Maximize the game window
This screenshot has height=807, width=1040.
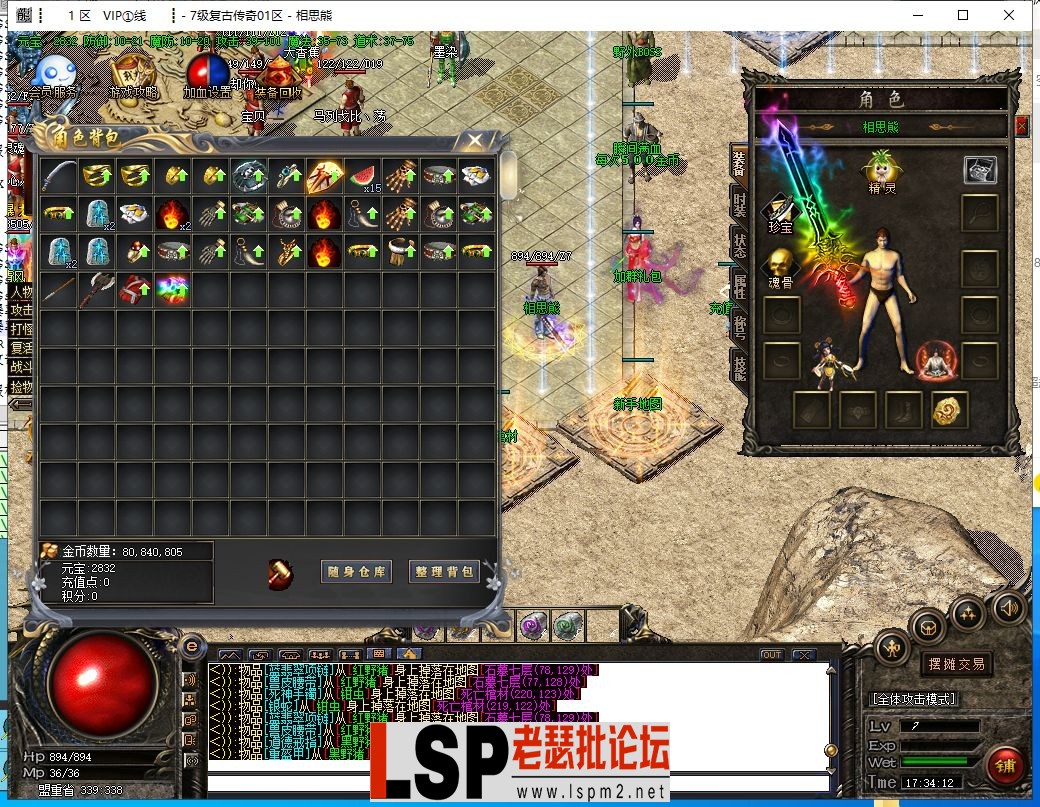coord(963,15)
